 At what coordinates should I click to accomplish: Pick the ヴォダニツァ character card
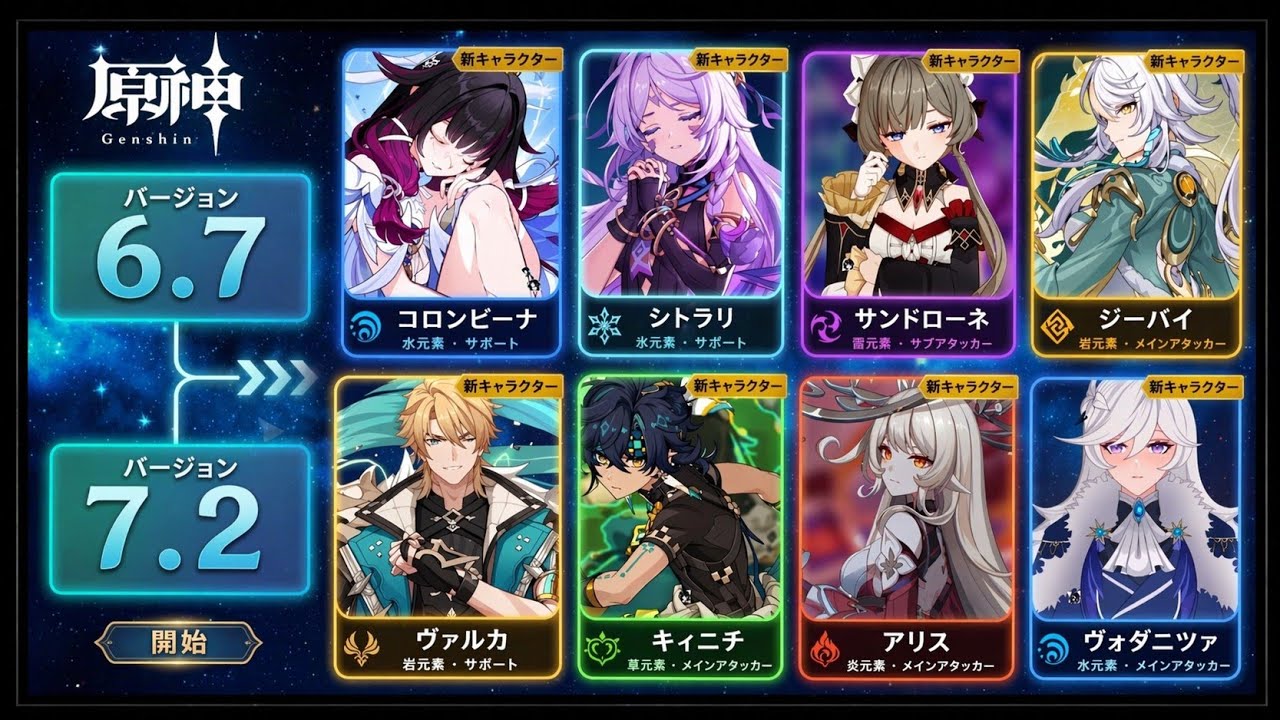1136,526
